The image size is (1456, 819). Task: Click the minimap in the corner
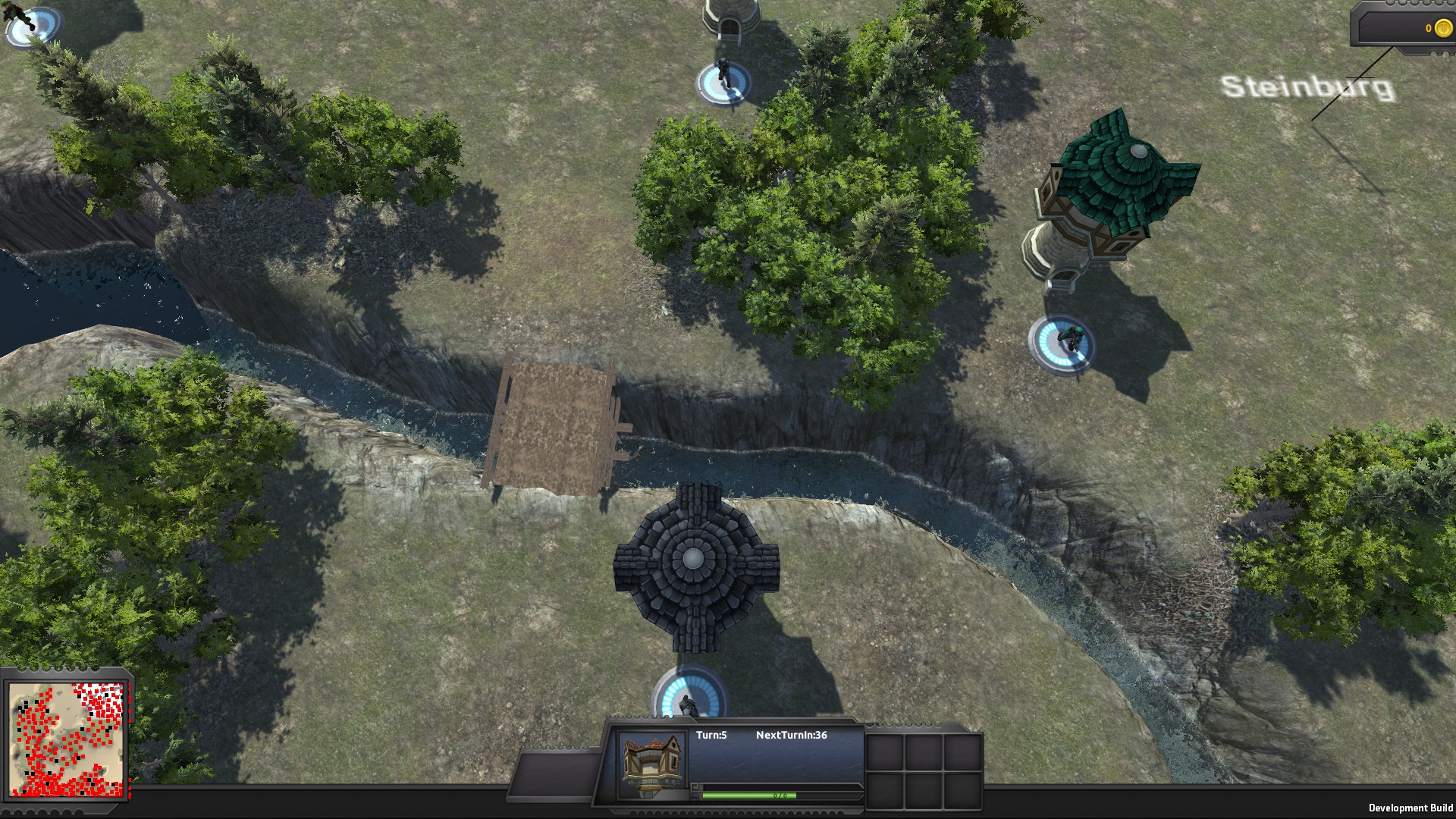(67, 739)
